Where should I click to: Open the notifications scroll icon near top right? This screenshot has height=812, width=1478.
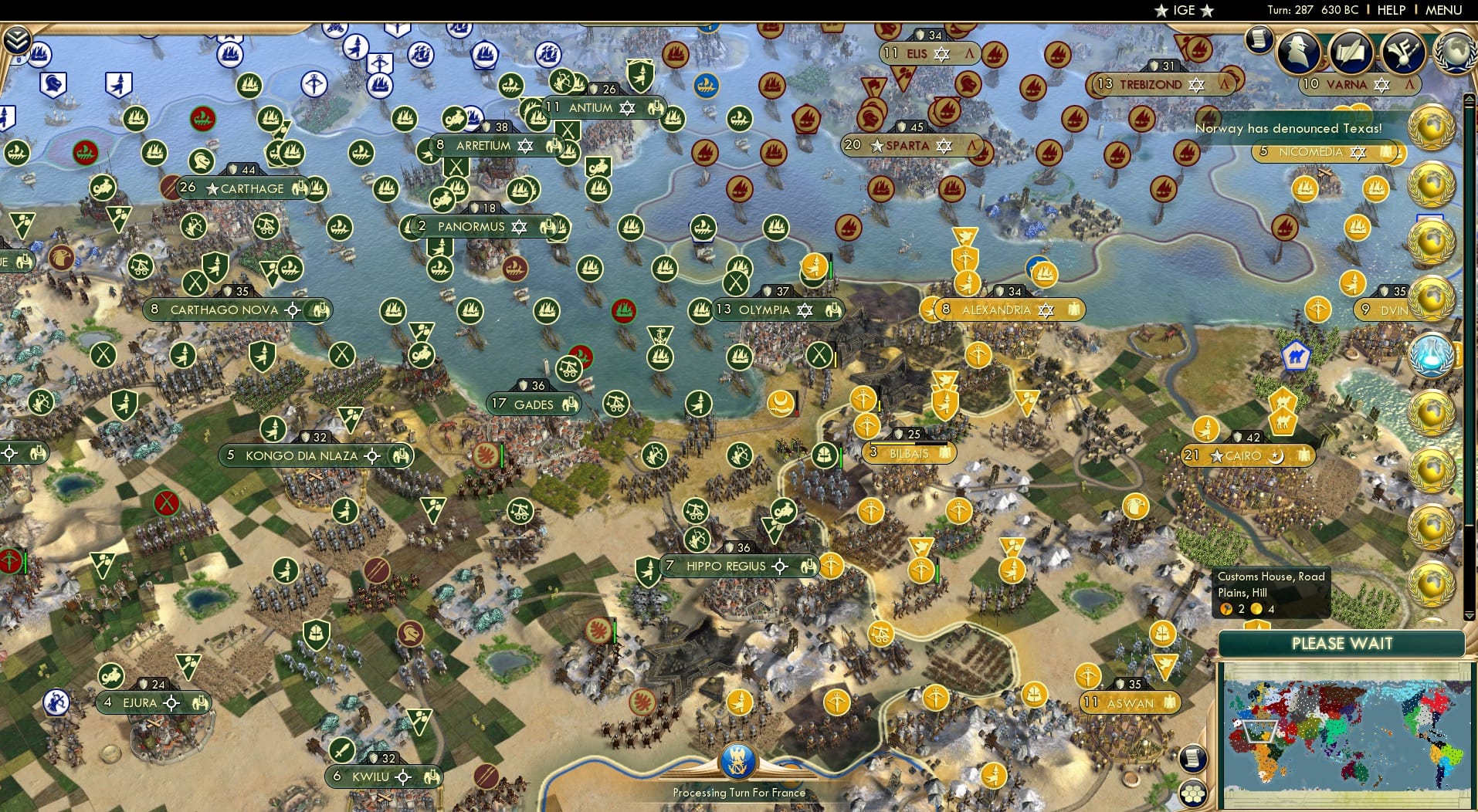(x=1259, y=39)
